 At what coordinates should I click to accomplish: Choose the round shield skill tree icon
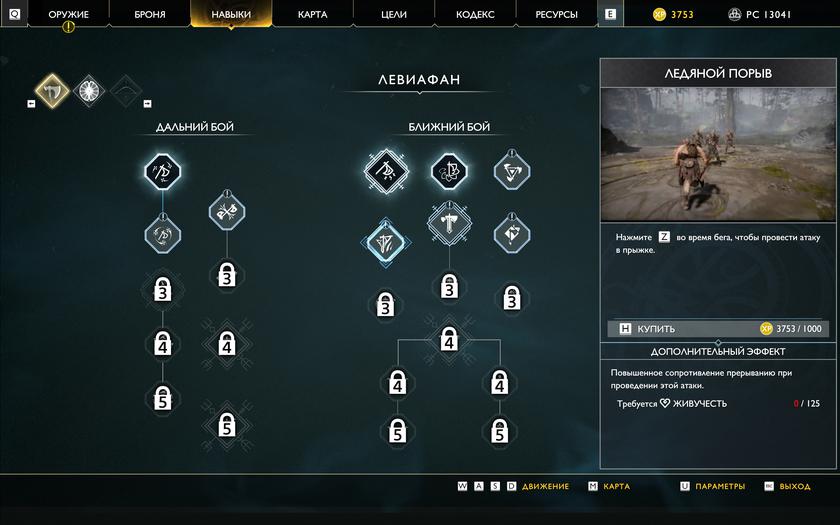(x=89, y=90)
